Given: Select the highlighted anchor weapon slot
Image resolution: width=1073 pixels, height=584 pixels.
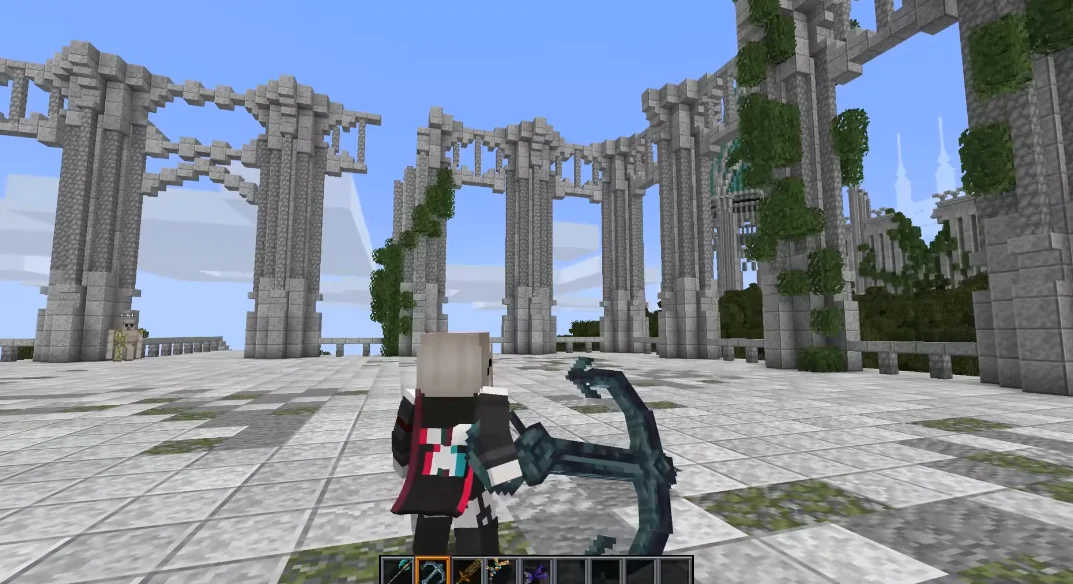Looking at the screenshot, I should pos(433,572).
